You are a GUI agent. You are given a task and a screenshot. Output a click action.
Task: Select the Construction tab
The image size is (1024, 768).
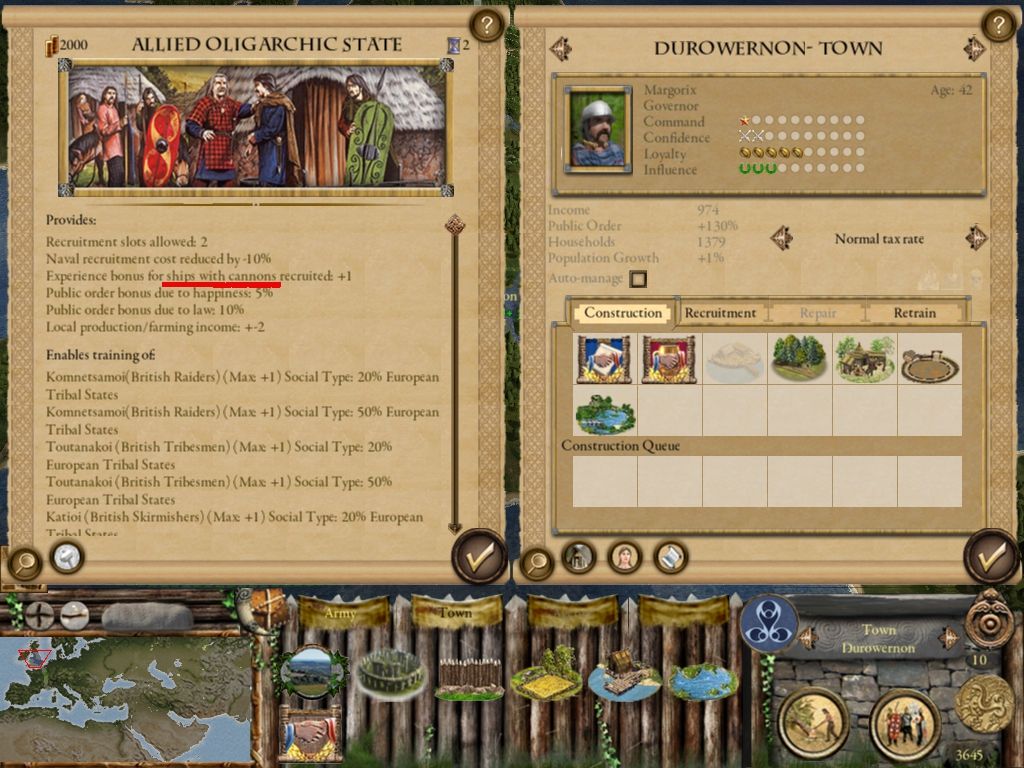623,313
